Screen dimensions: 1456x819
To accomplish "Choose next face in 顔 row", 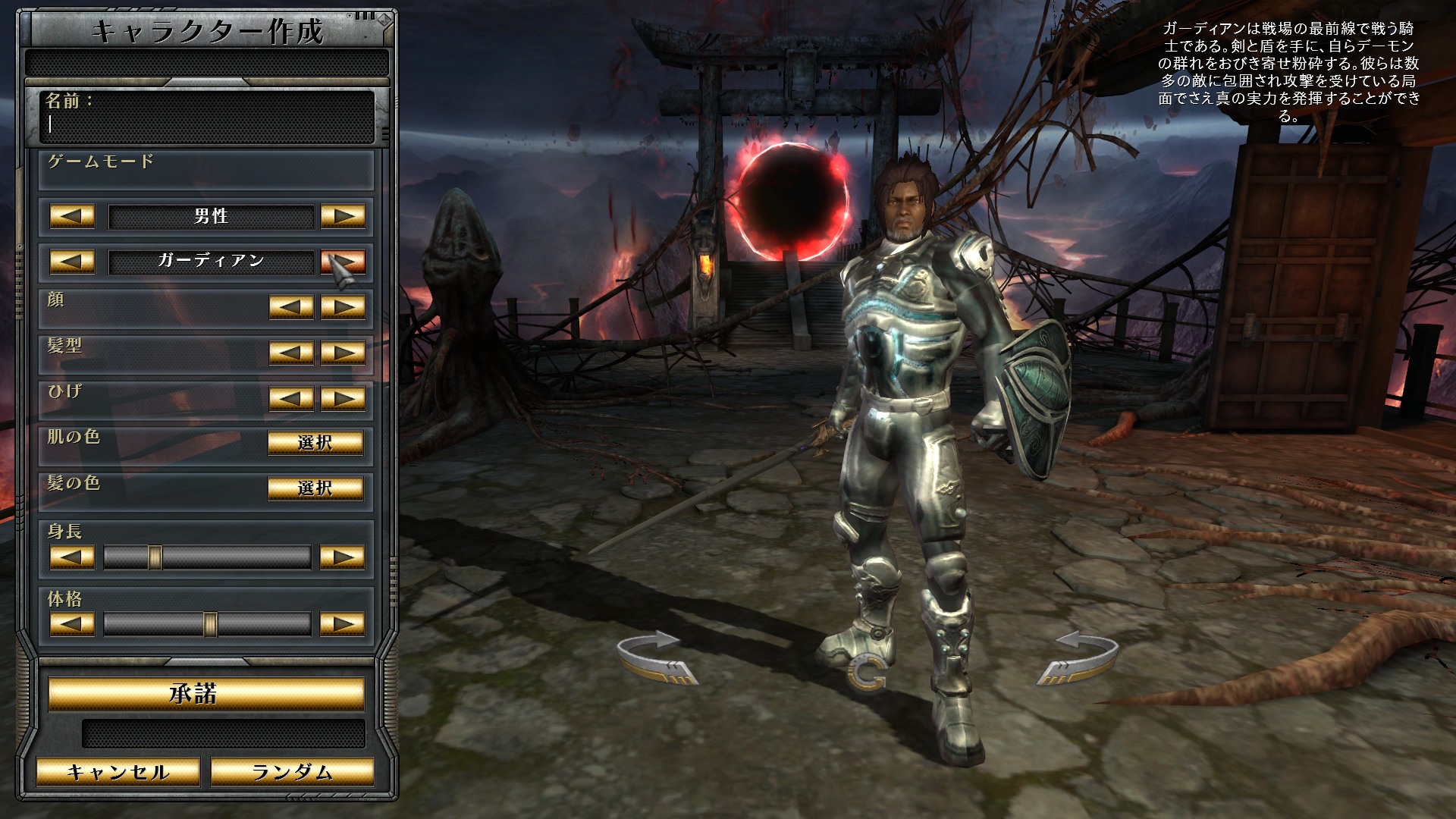I will pos(343,307).
